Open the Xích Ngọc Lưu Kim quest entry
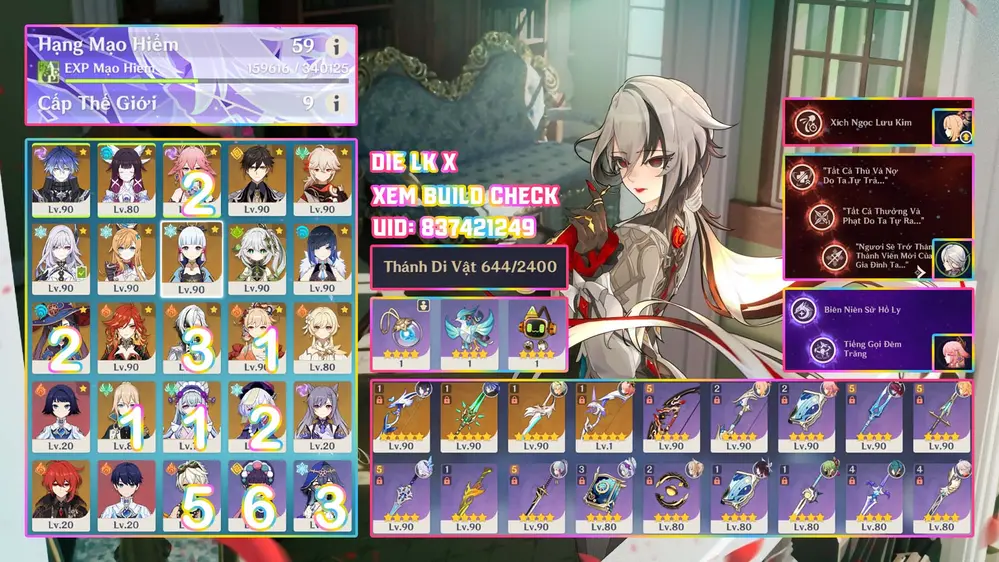The height and width of the screenshot is (562, 999). (x=860, y=124)
